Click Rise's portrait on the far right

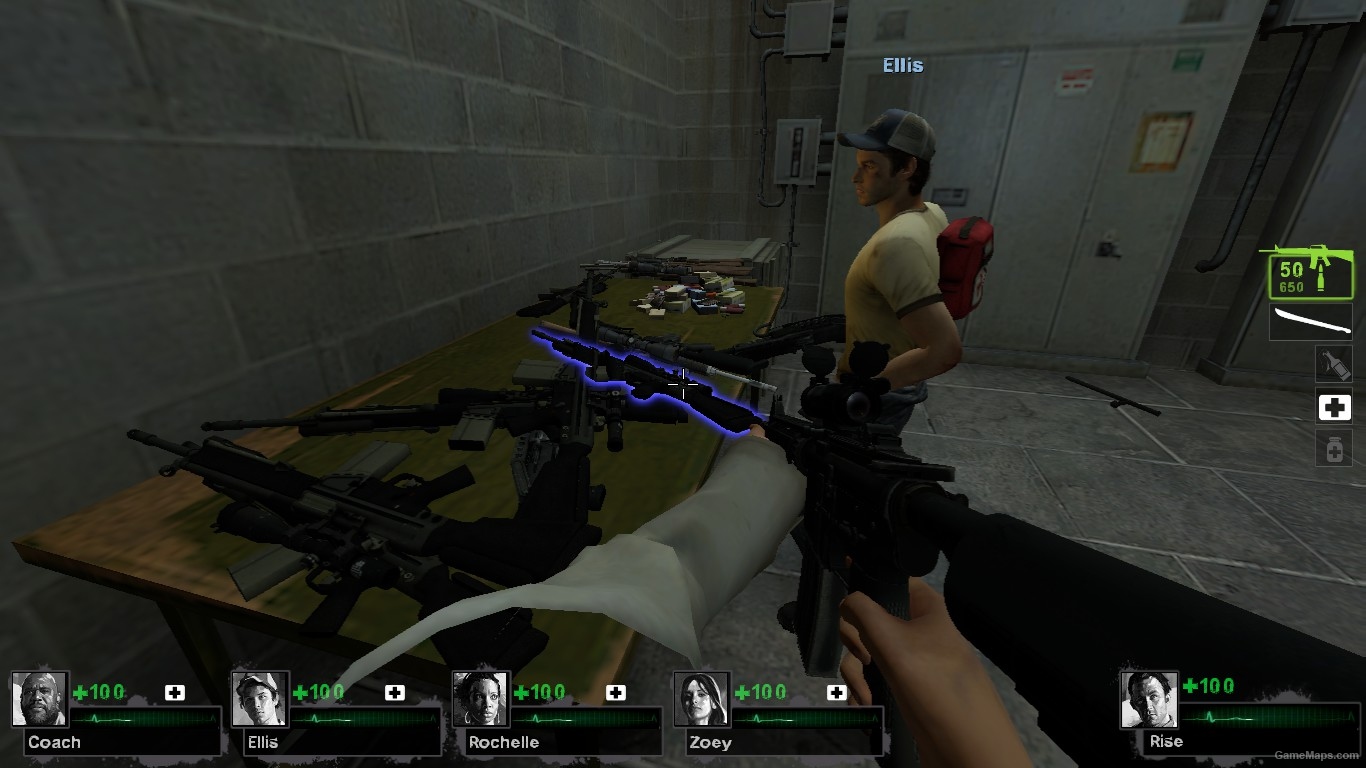click(1150, 701)
